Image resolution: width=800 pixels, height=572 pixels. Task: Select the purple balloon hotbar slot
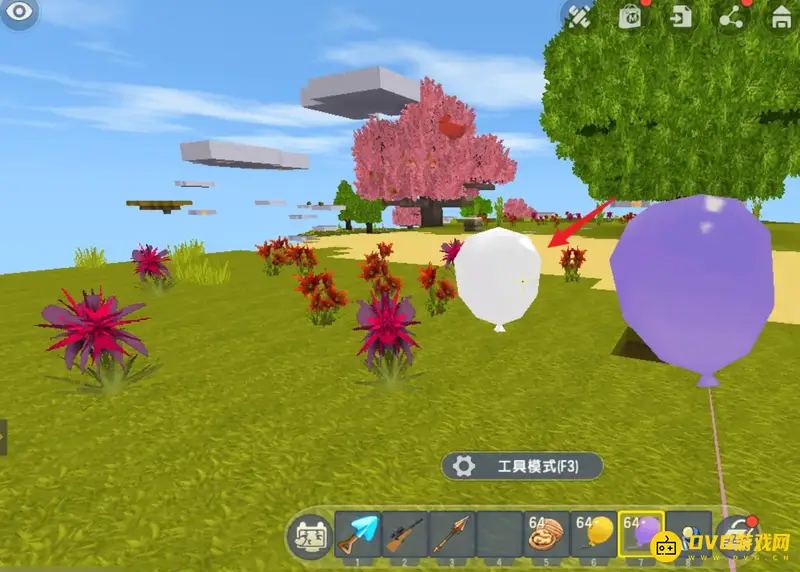click(x=642, y=534)
